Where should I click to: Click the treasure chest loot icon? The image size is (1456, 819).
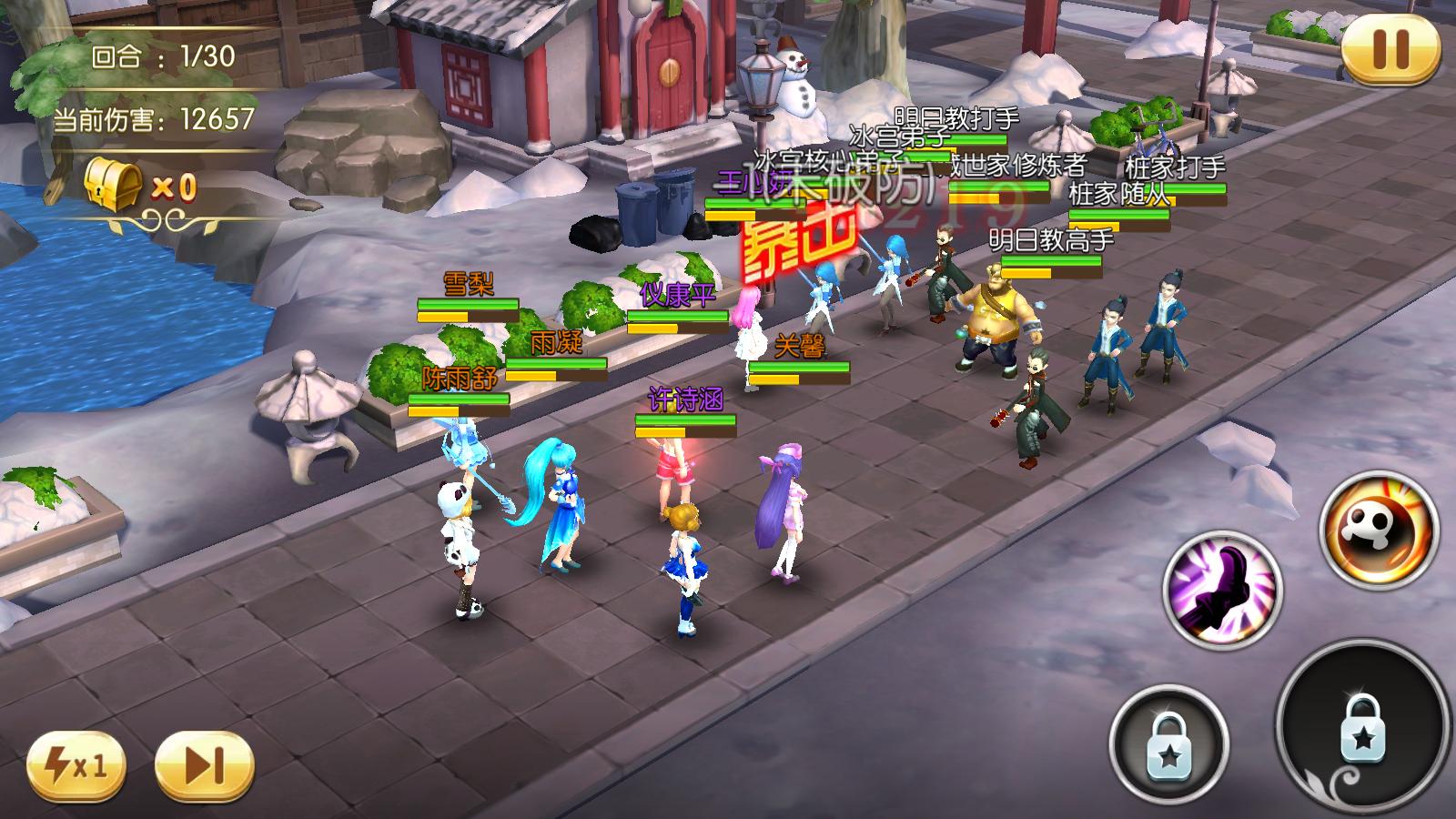coord(114,186)
